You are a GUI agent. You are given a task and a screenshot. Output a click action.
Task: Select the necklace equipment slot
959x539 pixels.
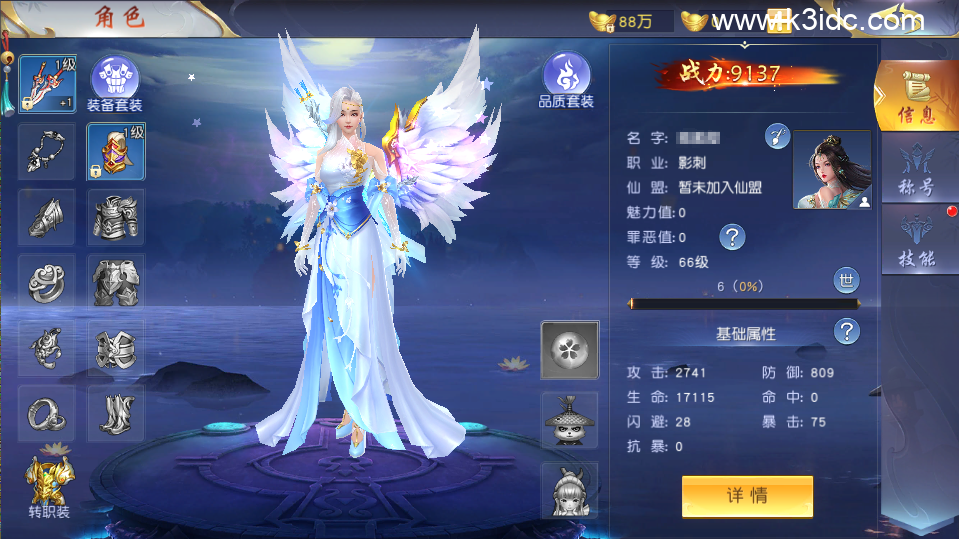[47, 151]
